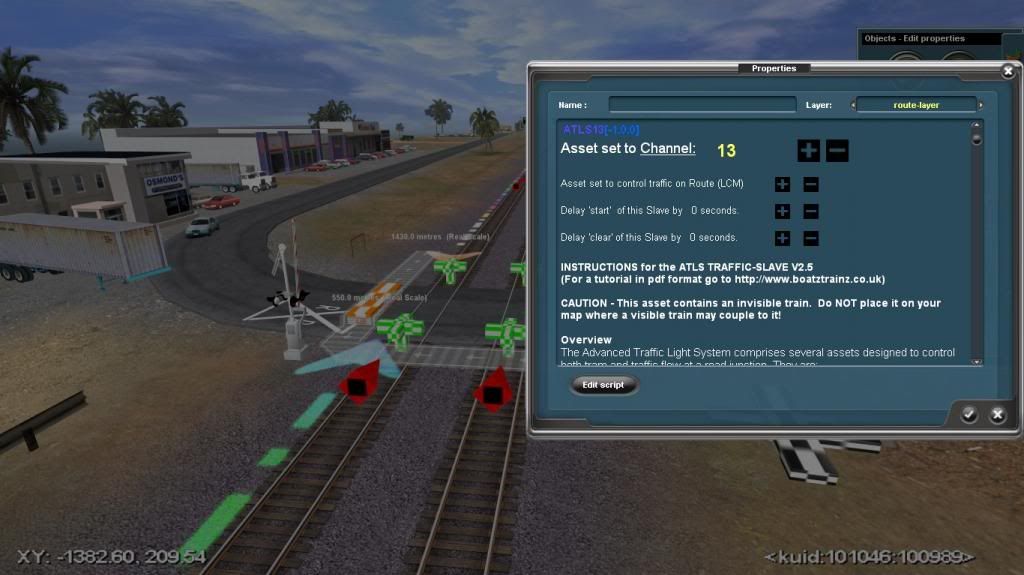Open the route-layer selector
Screen dimensions: 1024x575
(916, 104)
